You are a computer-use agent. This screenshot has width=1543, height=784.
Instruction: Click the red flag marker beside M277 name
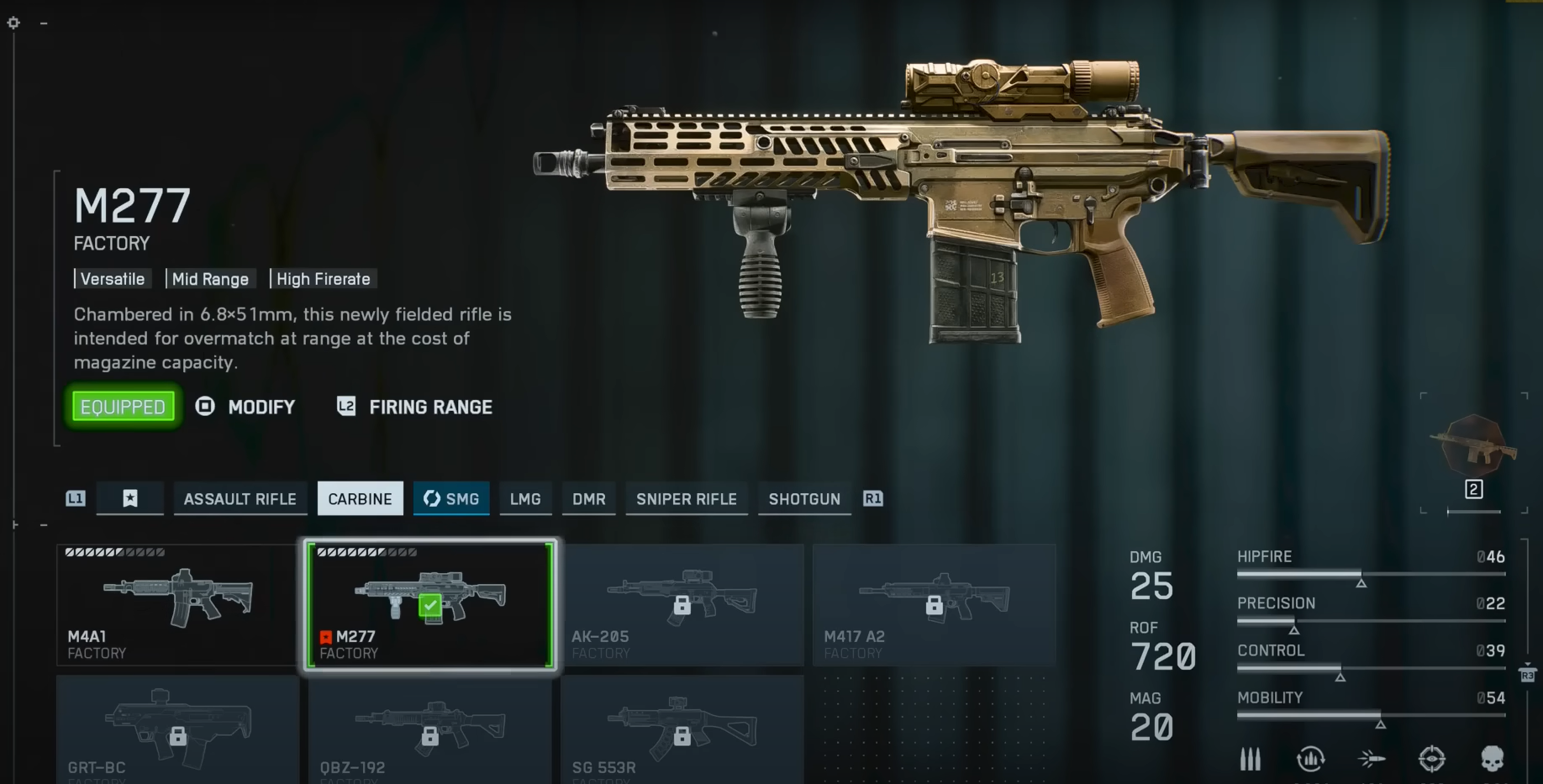pos(326,637)
